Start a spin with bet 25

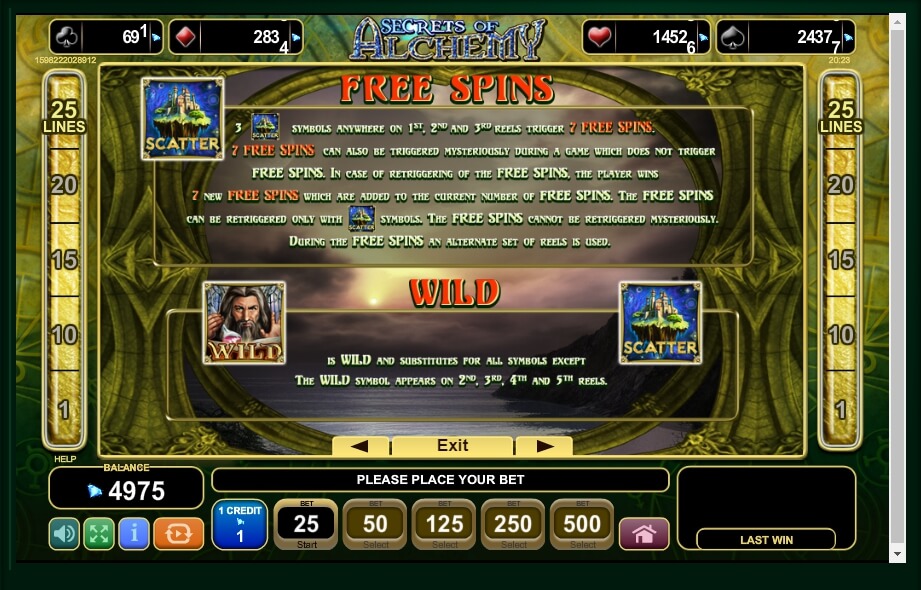[306, 524]
